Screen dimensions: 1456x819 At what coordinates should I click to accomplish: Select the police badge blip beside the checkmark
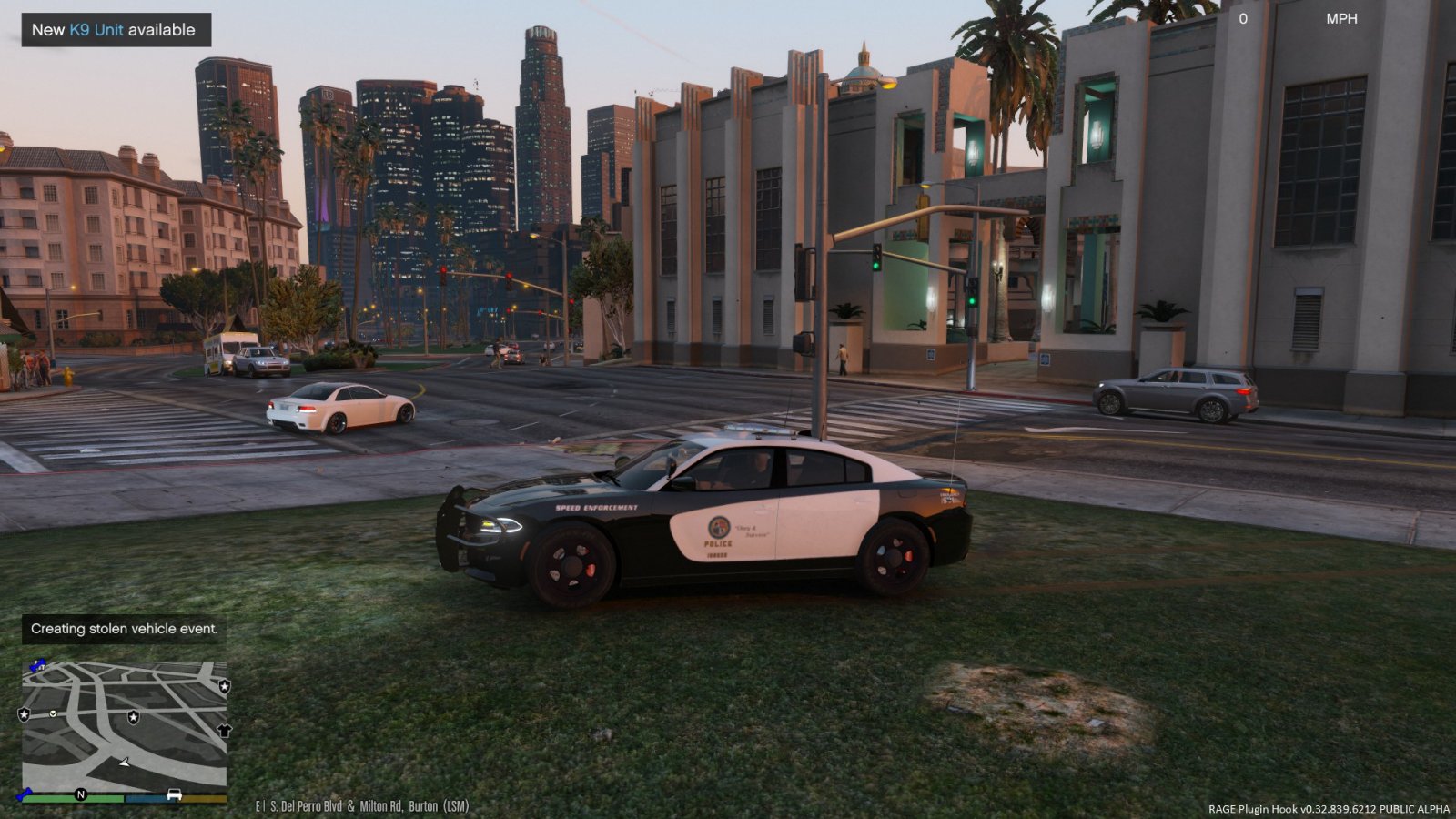point(24,713)
